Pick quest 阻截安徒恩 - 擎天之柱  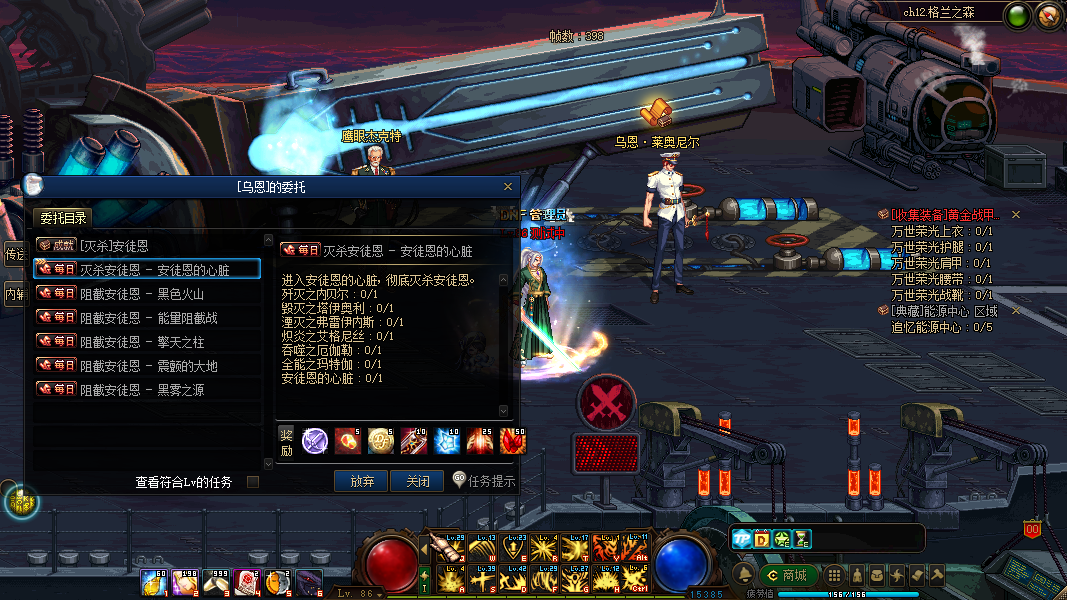146,341
